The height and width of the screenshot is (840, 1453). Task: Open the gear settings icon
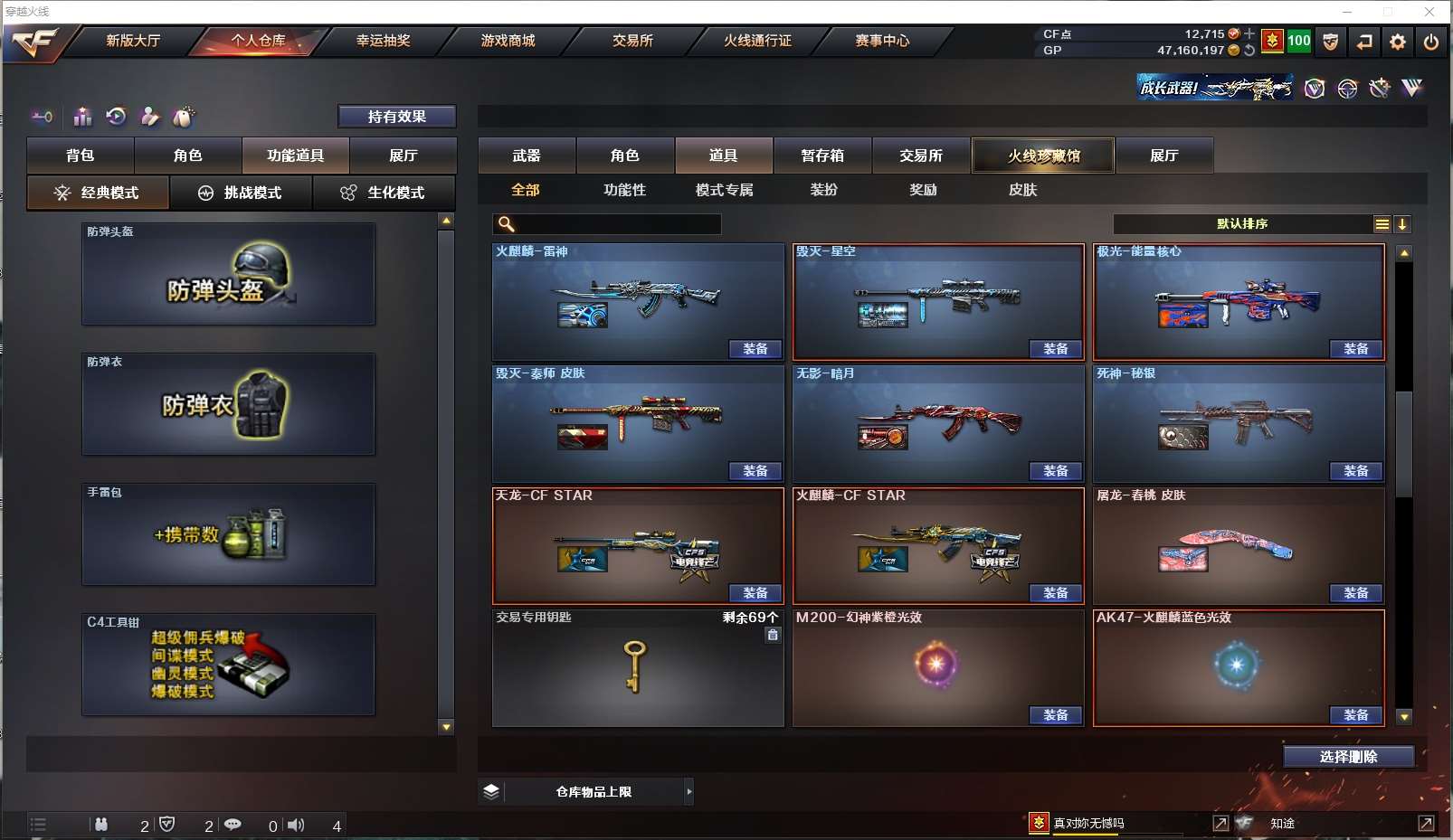tap(1398, 42)
